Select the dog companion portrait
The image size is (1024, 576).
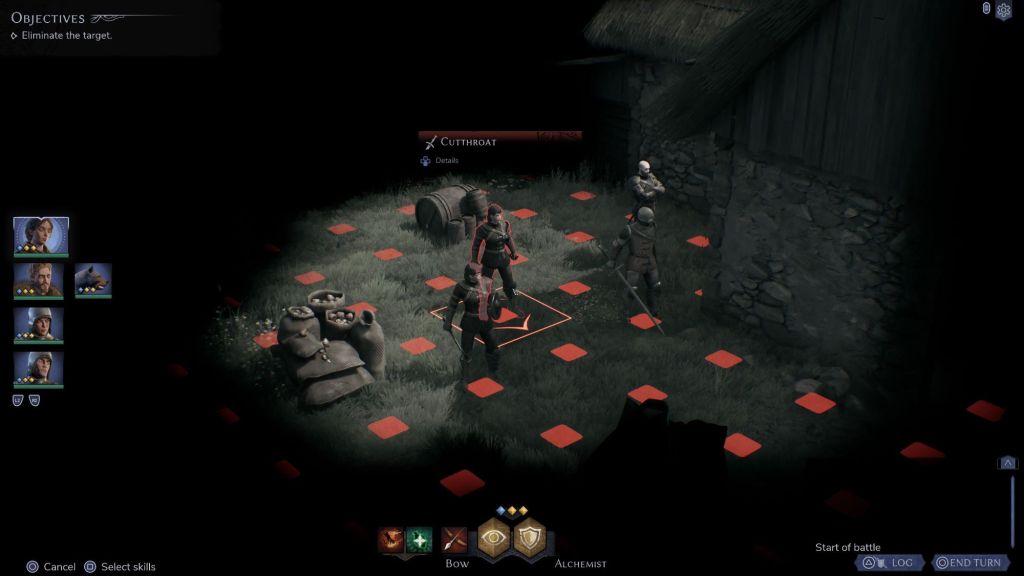point(93,280)
